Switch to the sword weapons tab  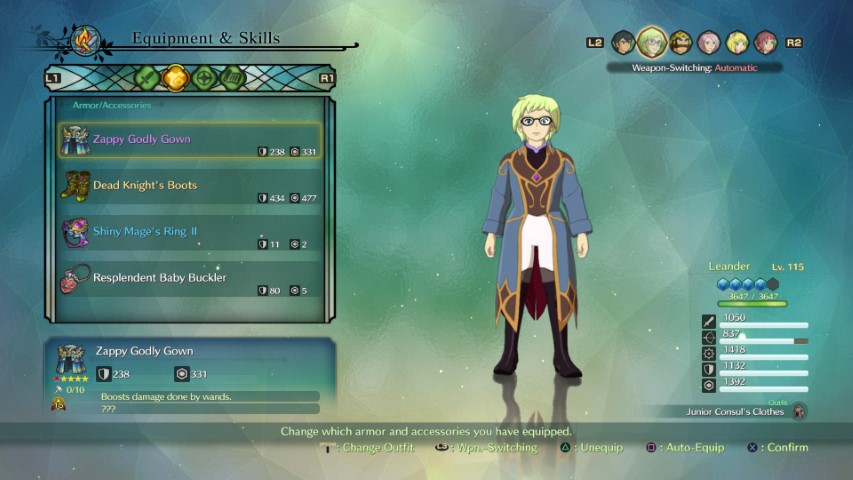147,77
